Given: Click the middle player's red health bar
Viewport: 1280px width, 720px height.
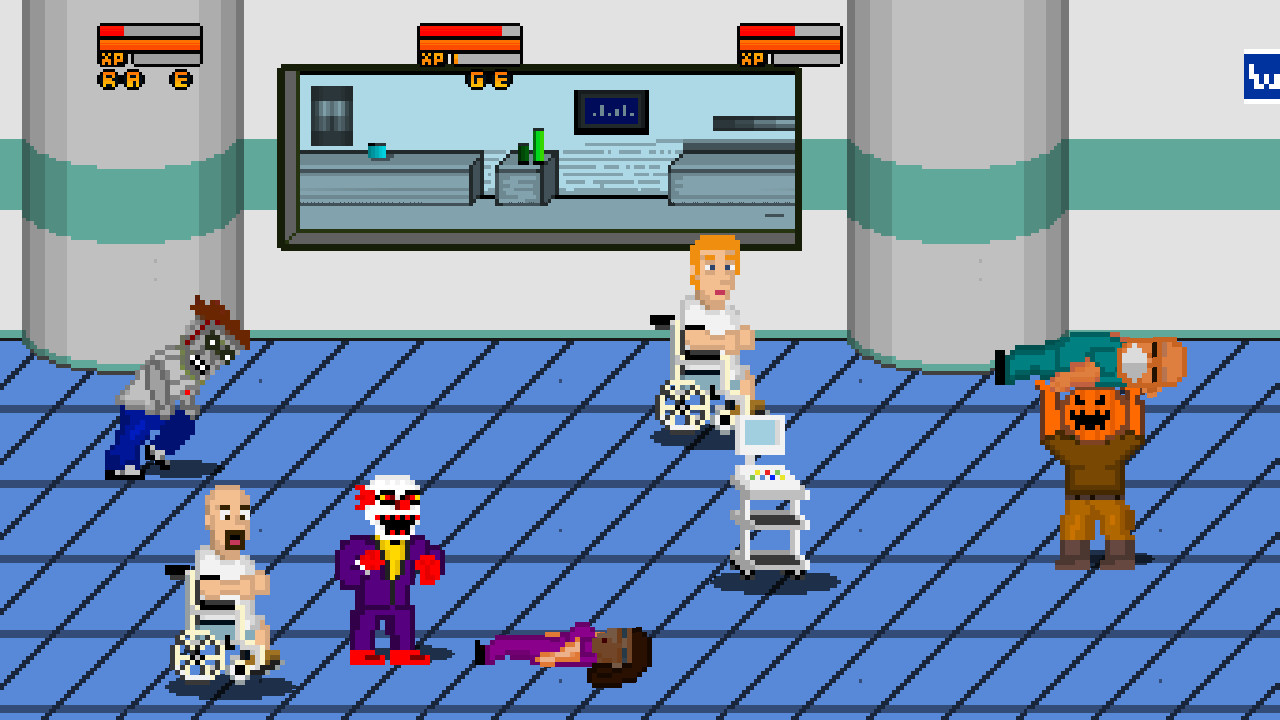Looking at the screenshot, I should click(465, 32).
